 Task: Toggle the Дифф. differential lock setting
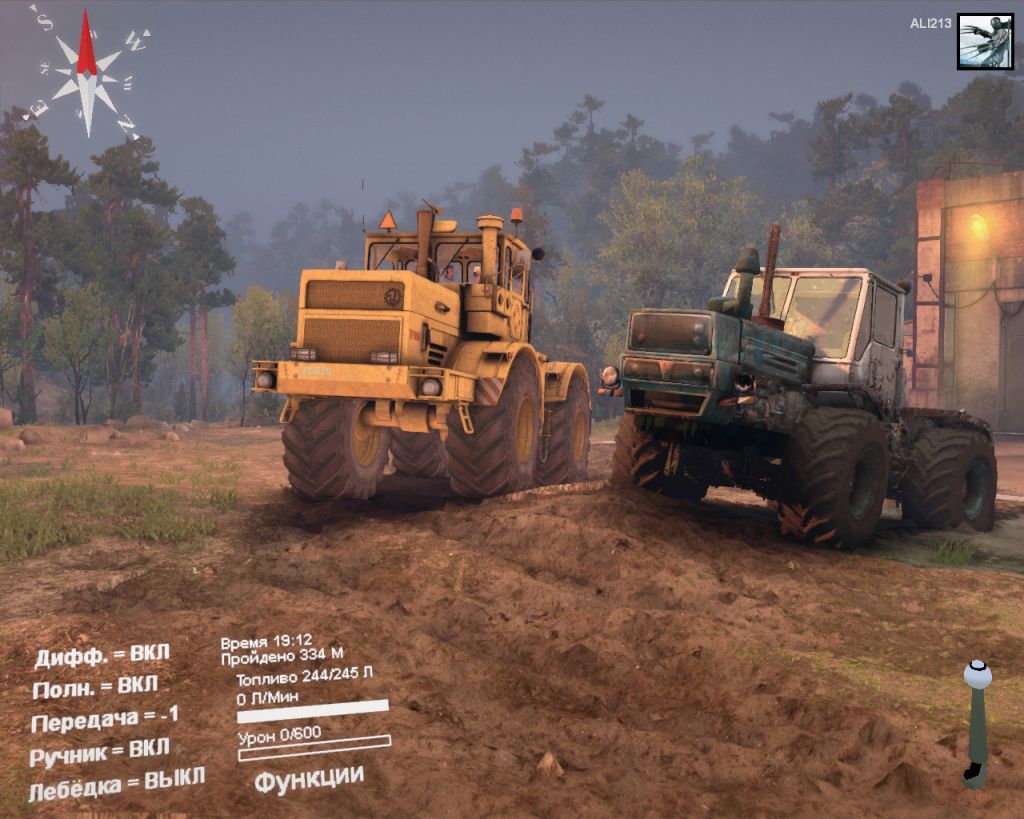click(102, 656)
